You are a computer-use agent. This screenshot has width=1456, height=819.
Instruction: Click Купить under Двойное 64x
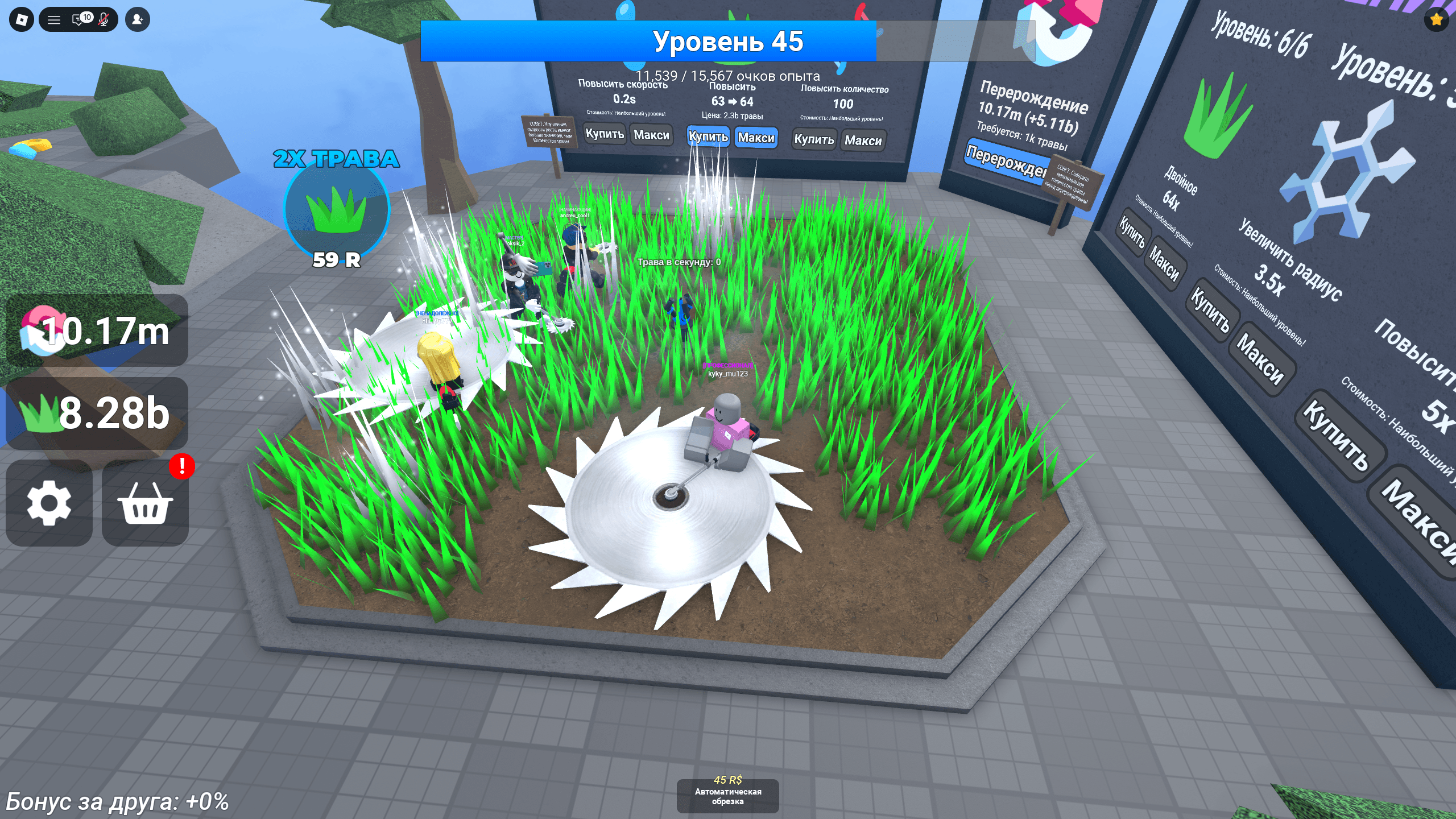pos(1133,233)
